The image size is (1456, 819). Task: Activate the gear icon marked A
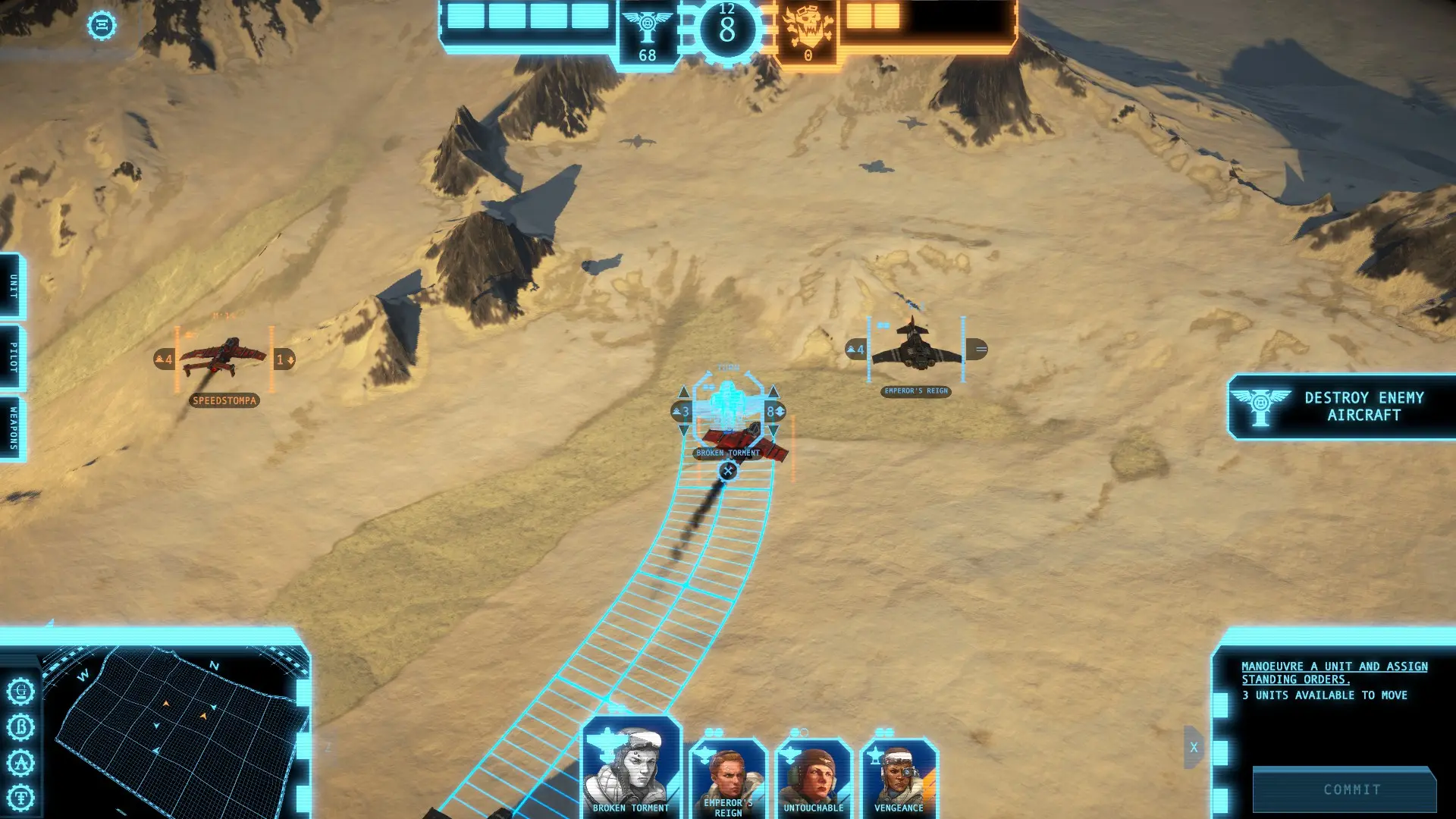tap(21, 762)
